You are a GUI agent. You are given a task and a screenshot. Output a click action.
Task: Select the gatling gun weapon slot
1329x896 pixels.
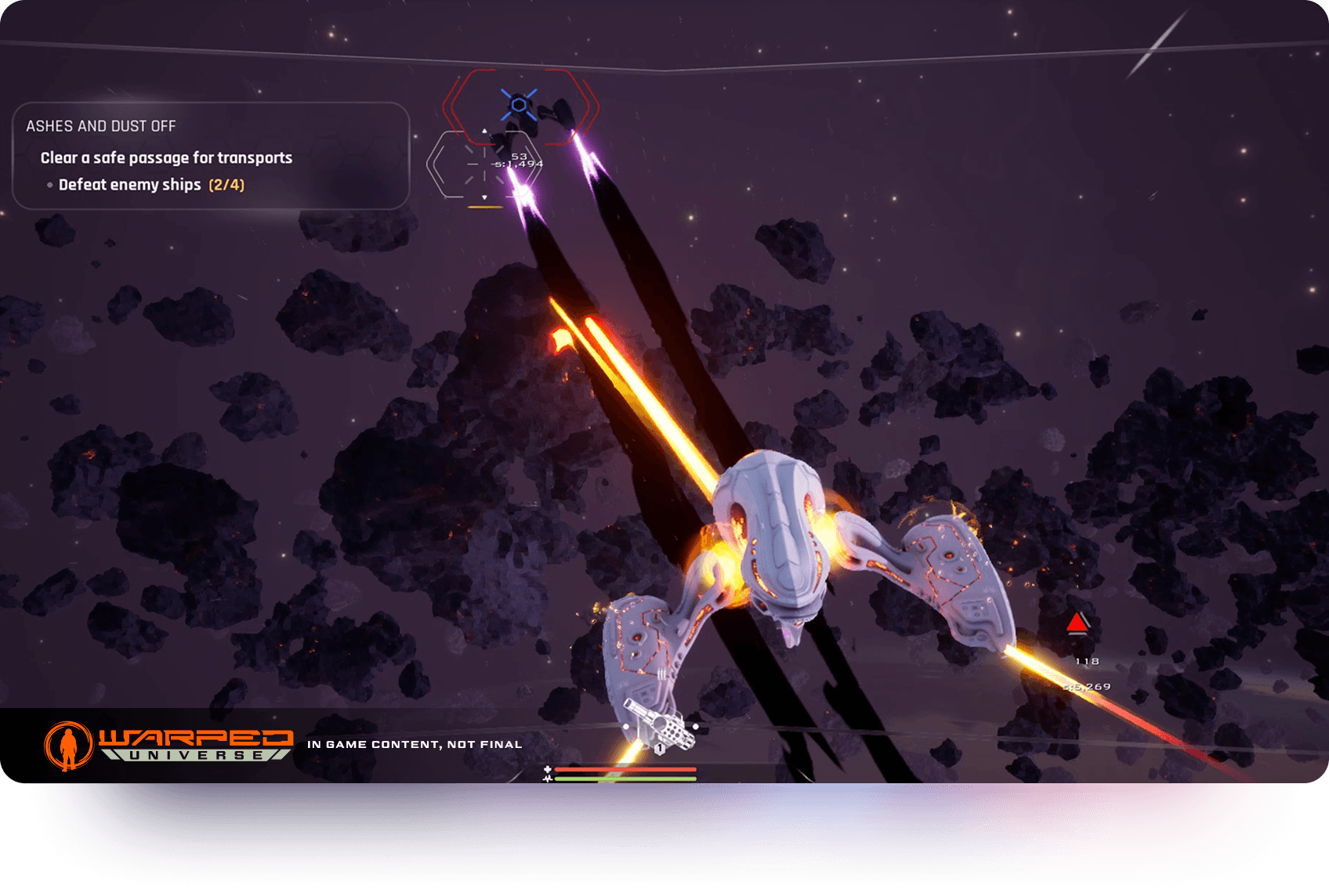661,727
